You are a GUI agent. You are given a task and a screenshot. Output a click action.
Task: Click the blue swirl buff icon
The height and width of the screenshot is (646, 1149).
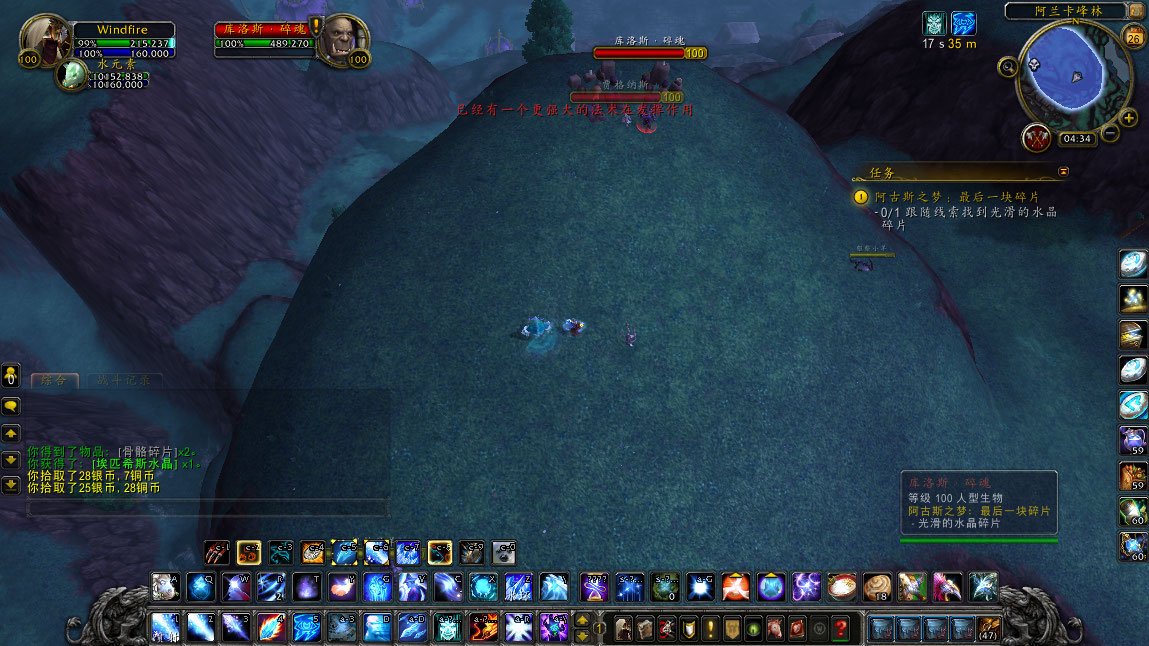pos(964,24)
